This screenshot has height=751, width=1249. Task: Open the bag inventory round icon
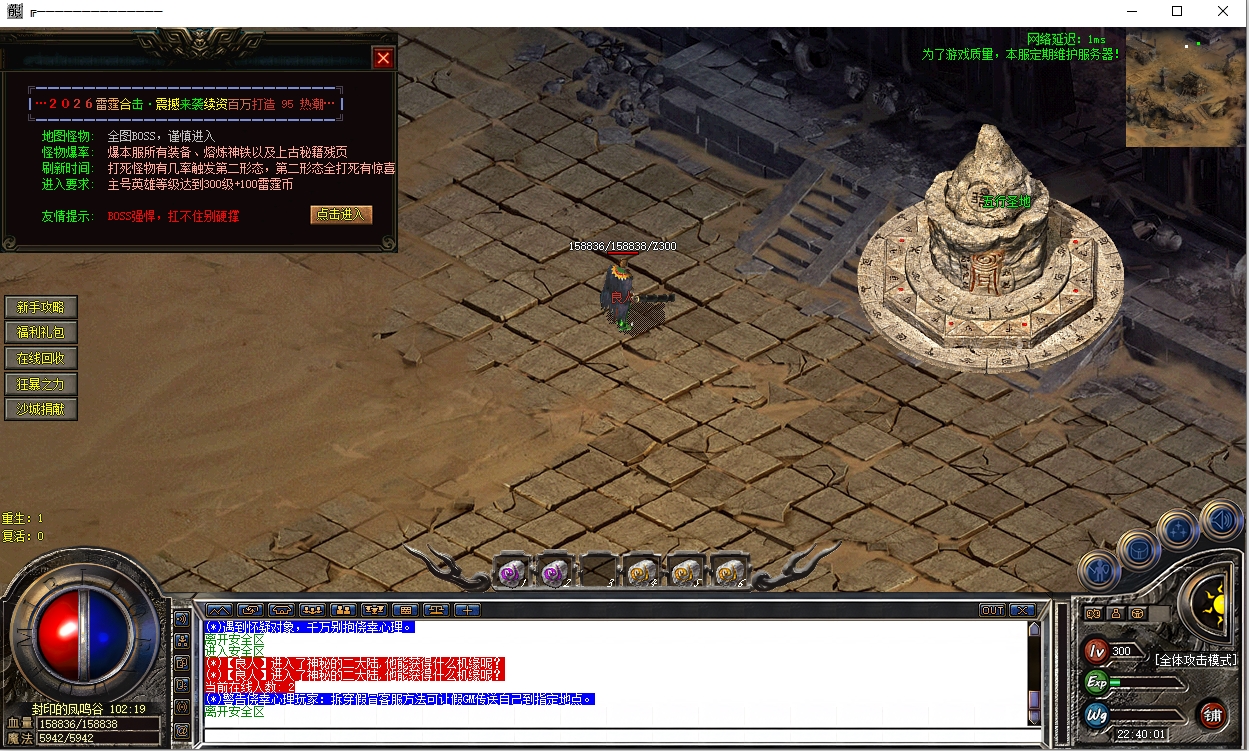[1137, 548]
